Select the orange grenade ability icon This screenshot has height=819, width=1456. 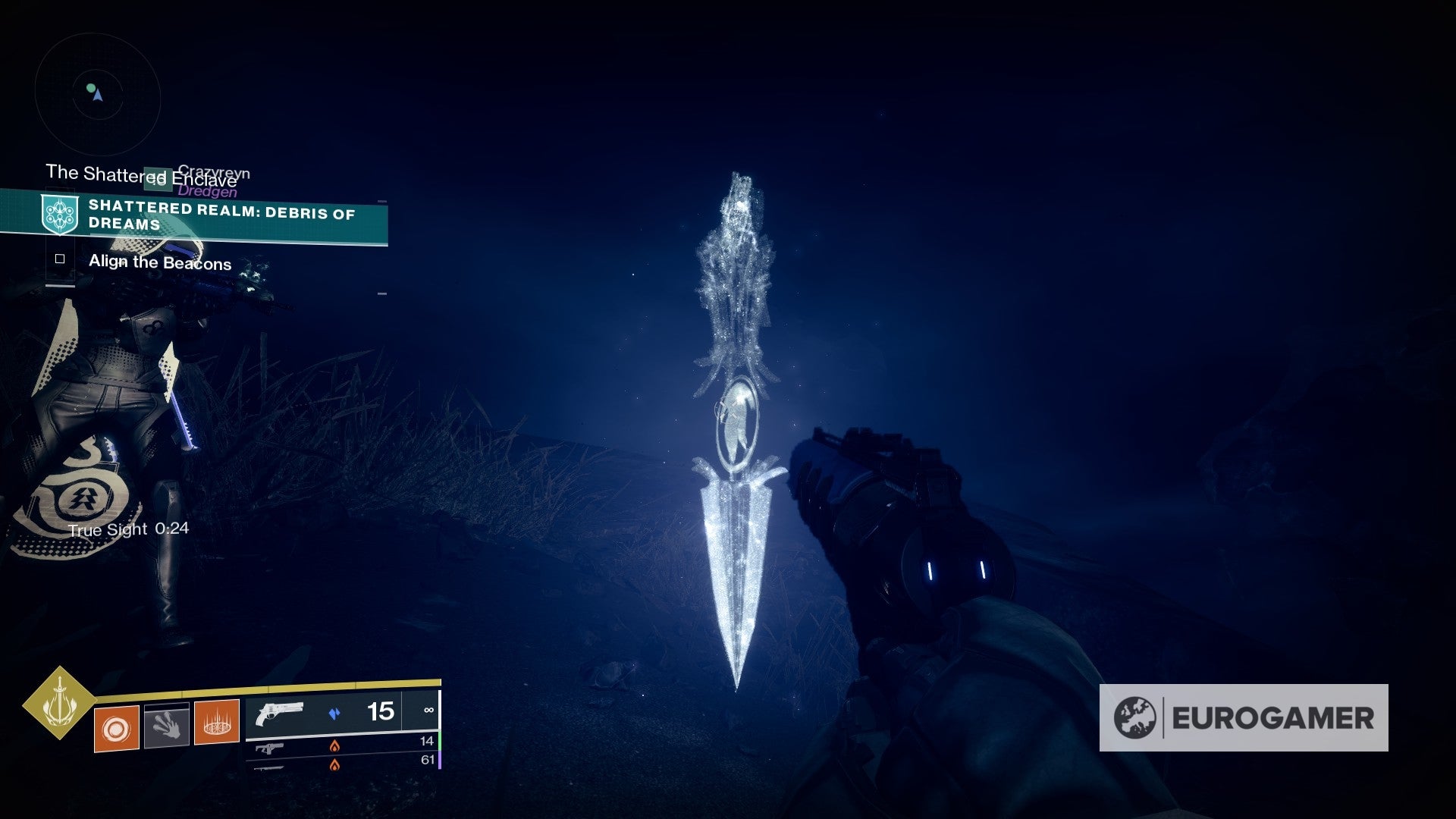(117, 728)
